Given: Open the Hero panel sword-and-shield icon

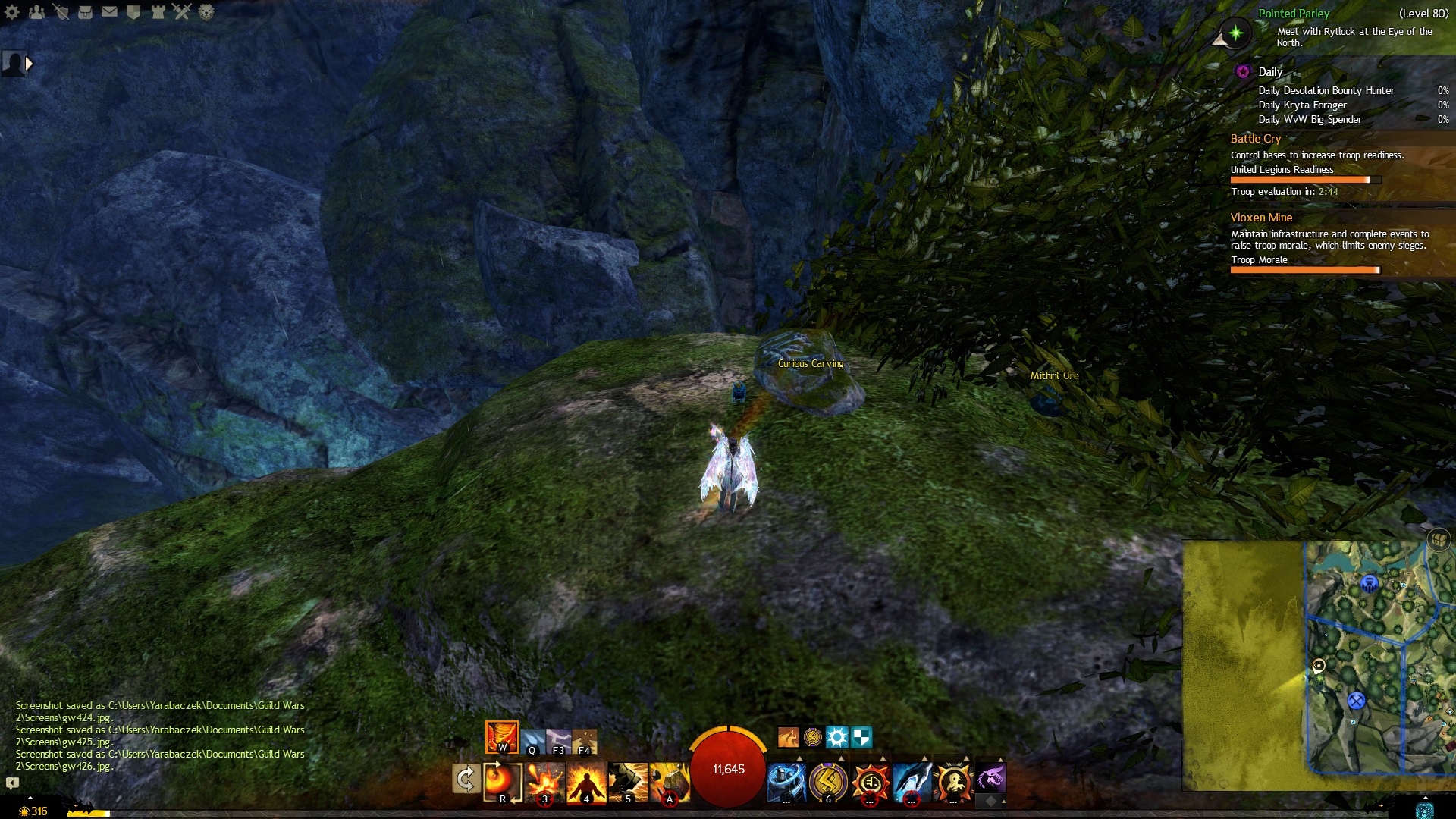Looking at the screenshot, I should (61, 12).
